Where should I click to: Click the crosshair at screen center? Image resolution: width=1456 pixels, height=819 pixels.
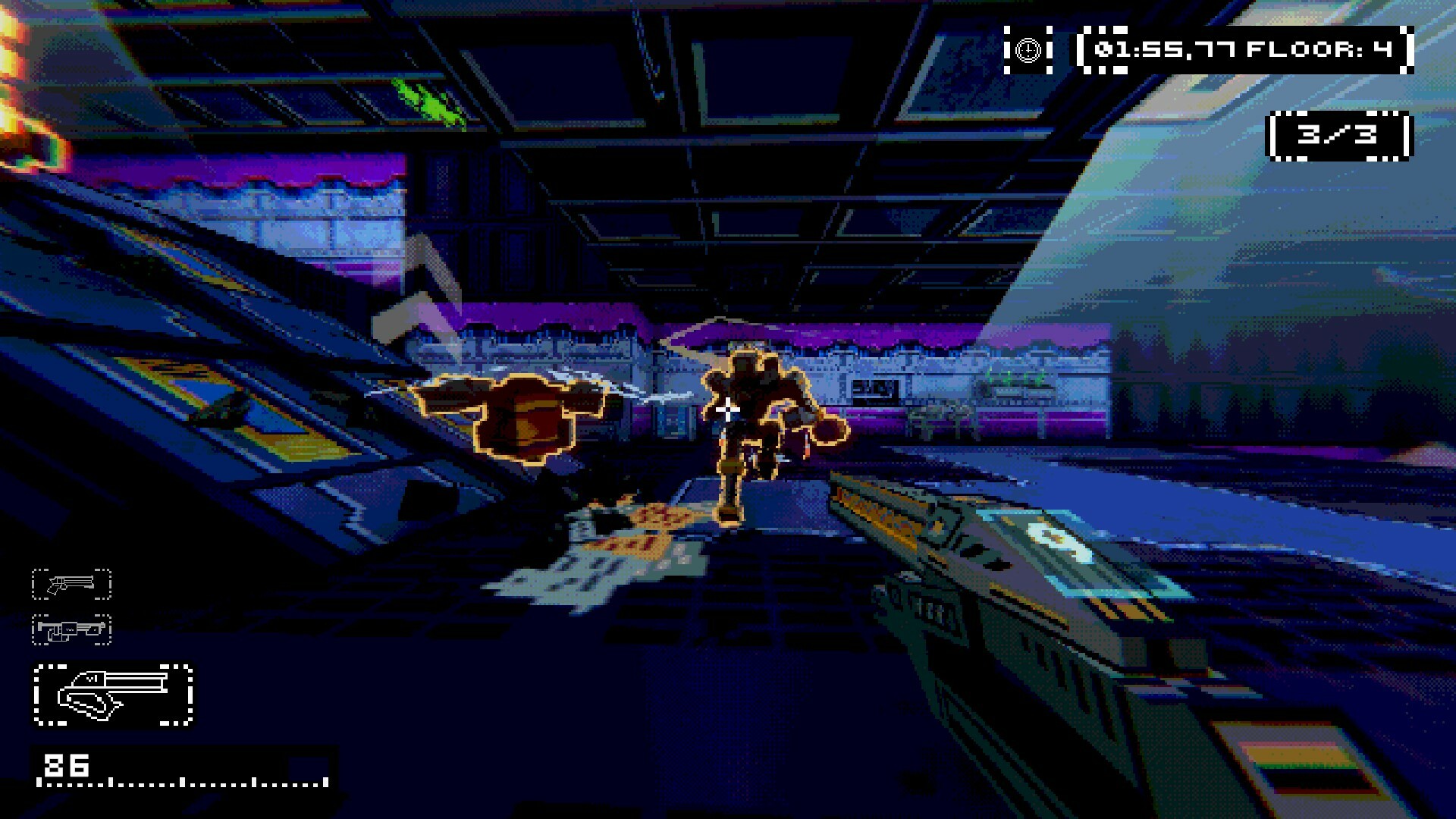[726, 409]
